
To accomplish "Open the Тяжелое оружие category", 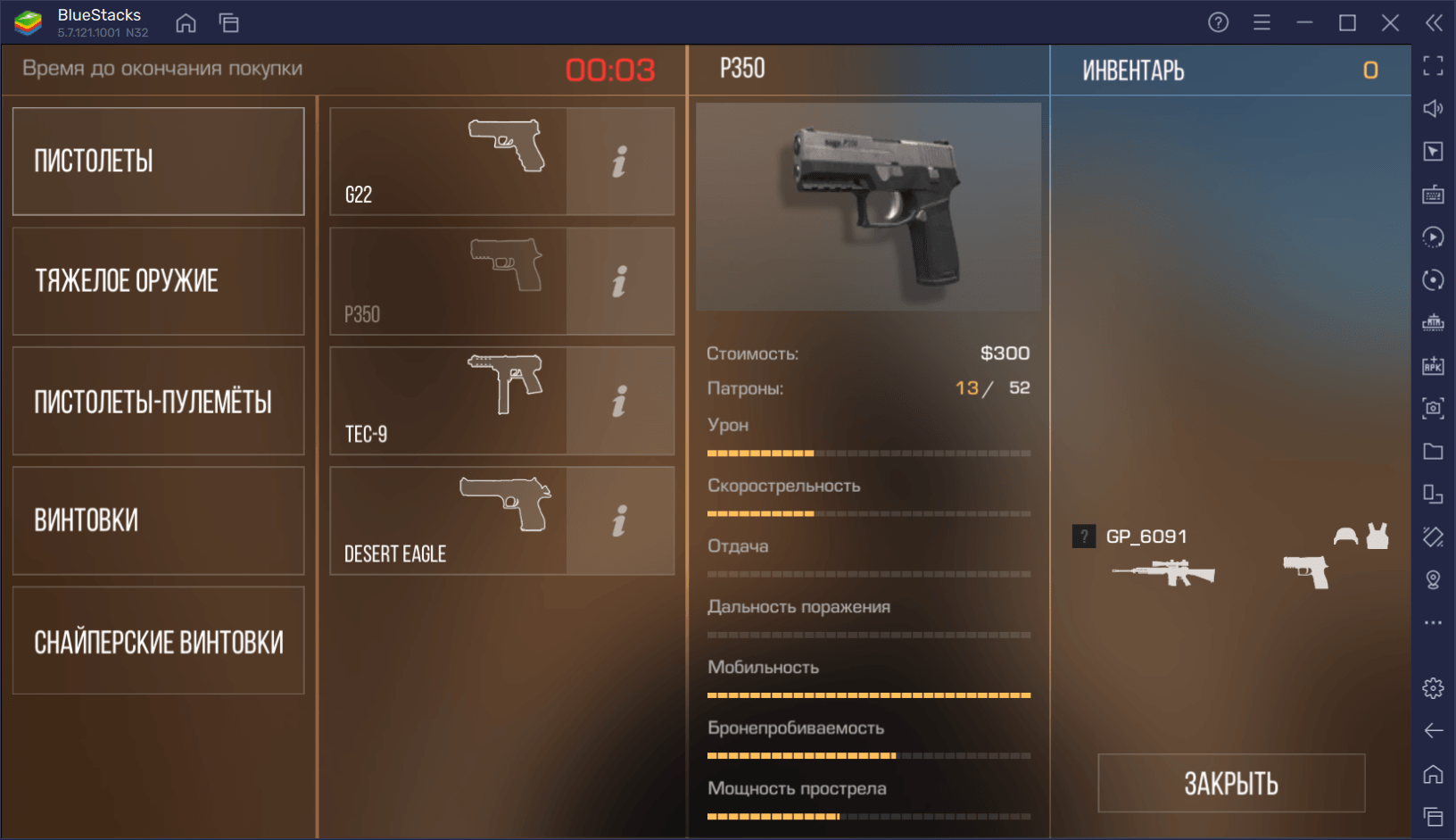I will tap(158, 281).
